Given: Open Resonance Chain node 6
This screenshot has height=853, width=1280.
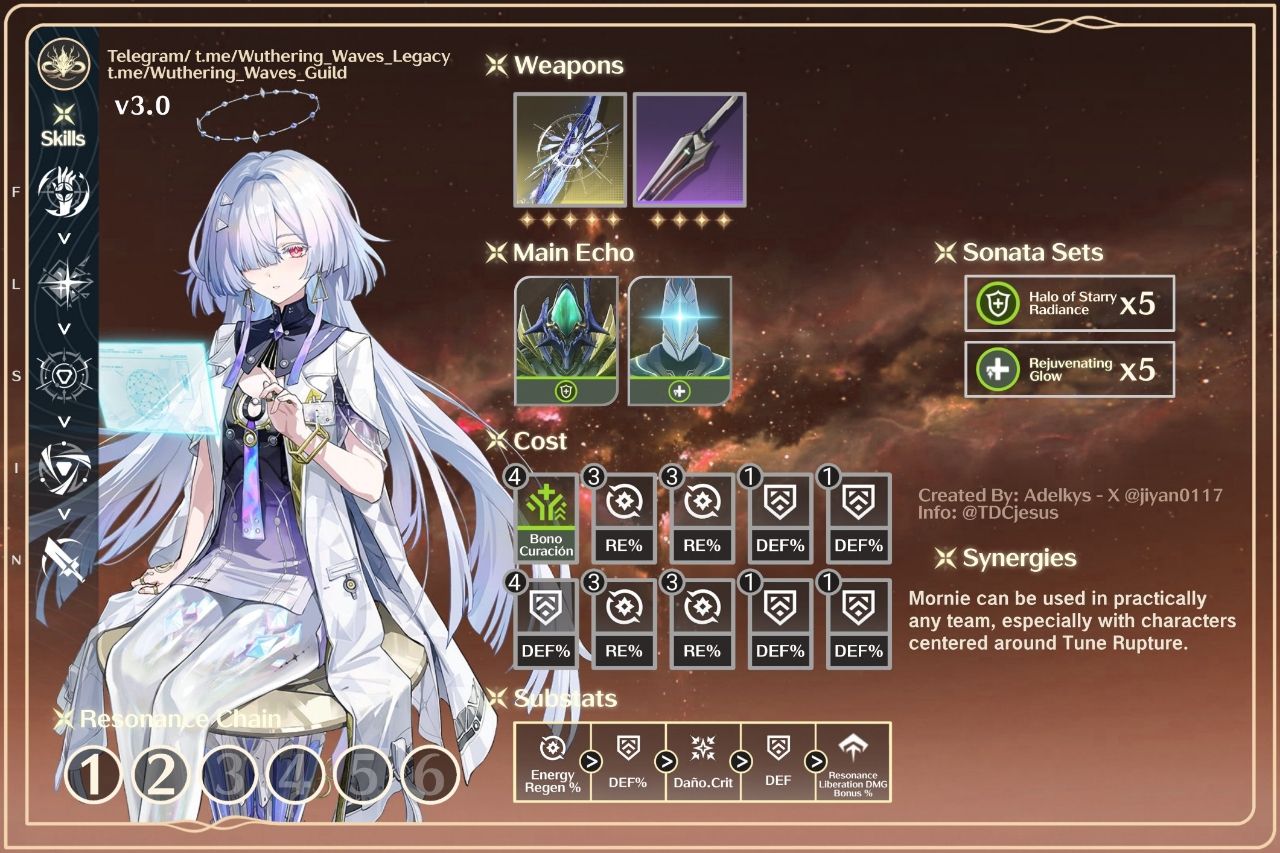Looking at the screenshot, I should pyautogui.click(x=430, y=775).
